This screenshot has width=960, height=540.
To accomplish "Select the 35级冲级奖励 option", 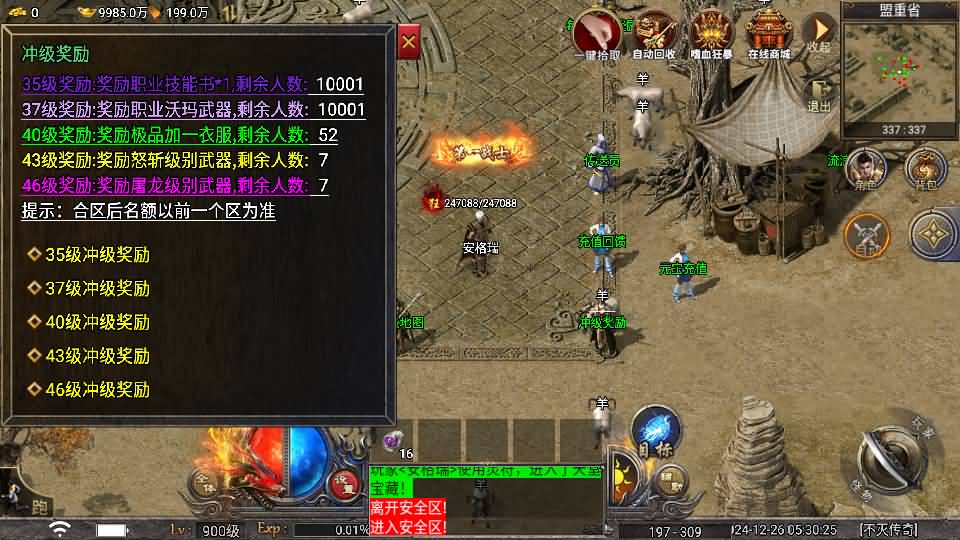I will pyautogui.click(x=97, y=254).
